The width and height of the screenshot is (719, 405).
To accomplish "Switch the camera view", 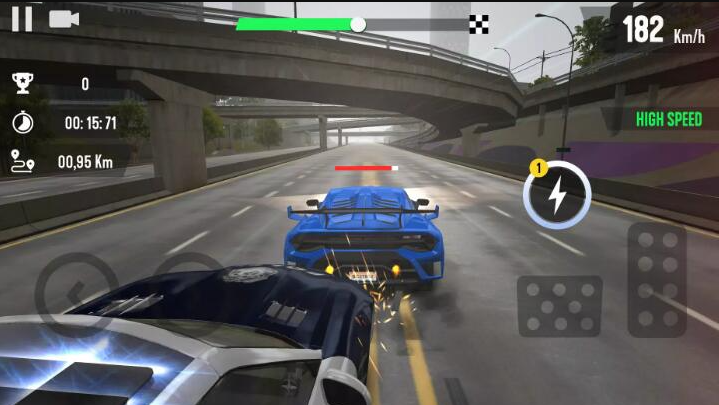I will click(64, 19).
